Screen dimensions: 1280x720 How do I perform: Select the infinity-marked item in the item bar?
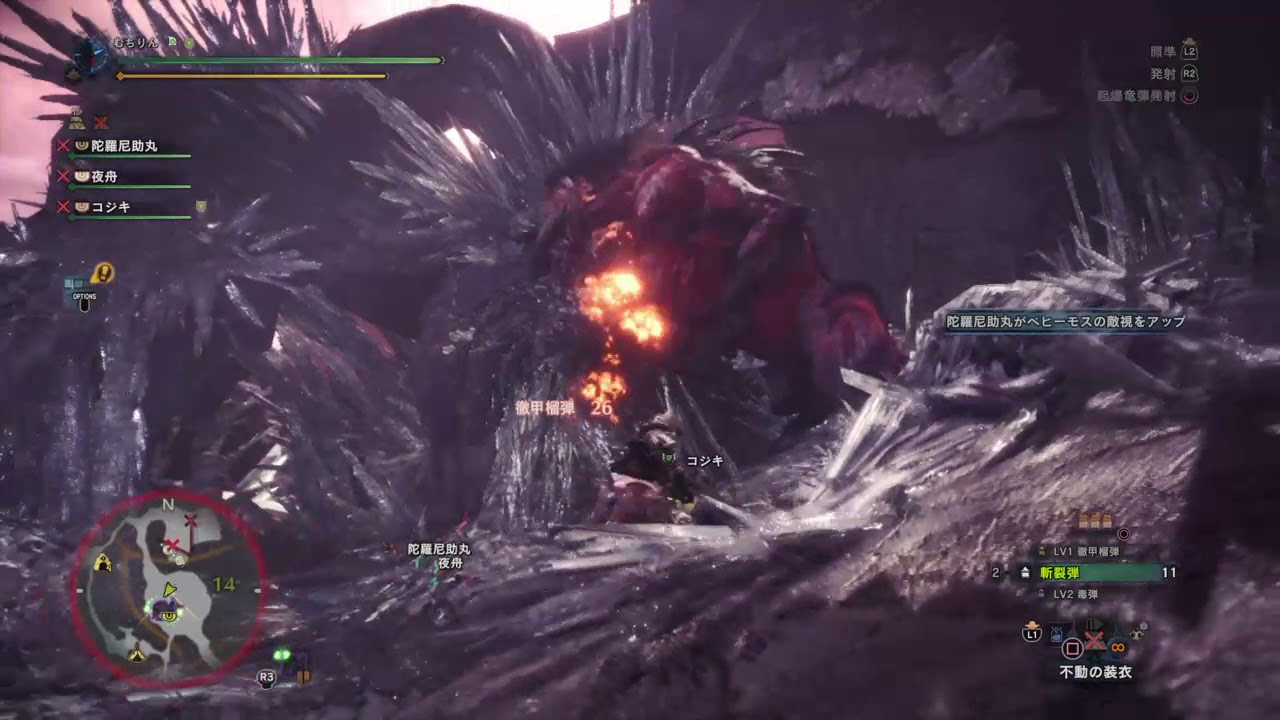[x=1117, y=646]
